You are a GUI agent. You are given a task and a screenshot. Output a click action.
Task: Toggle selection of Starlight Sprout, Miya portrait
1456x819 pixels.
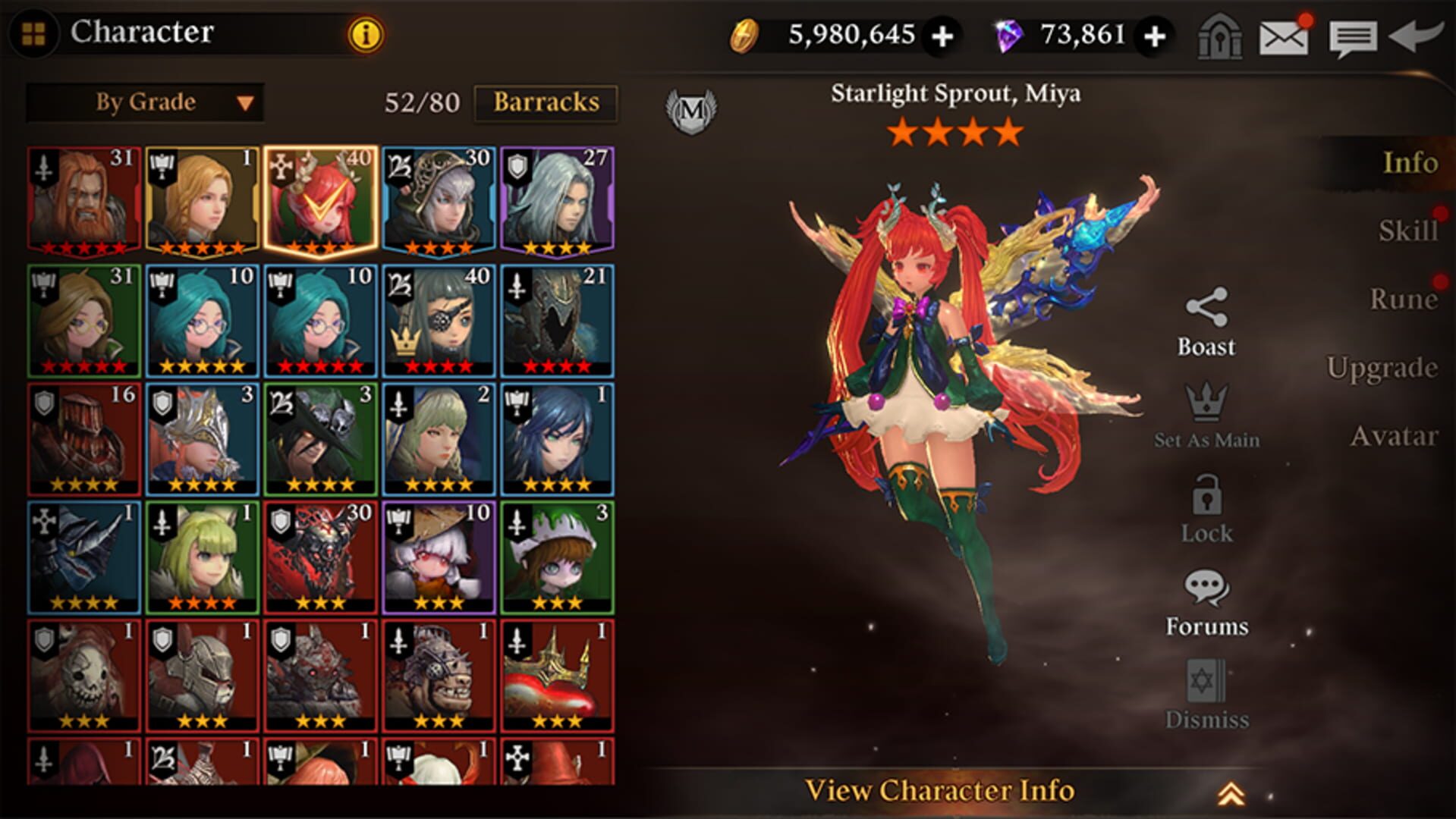(319, 198)
